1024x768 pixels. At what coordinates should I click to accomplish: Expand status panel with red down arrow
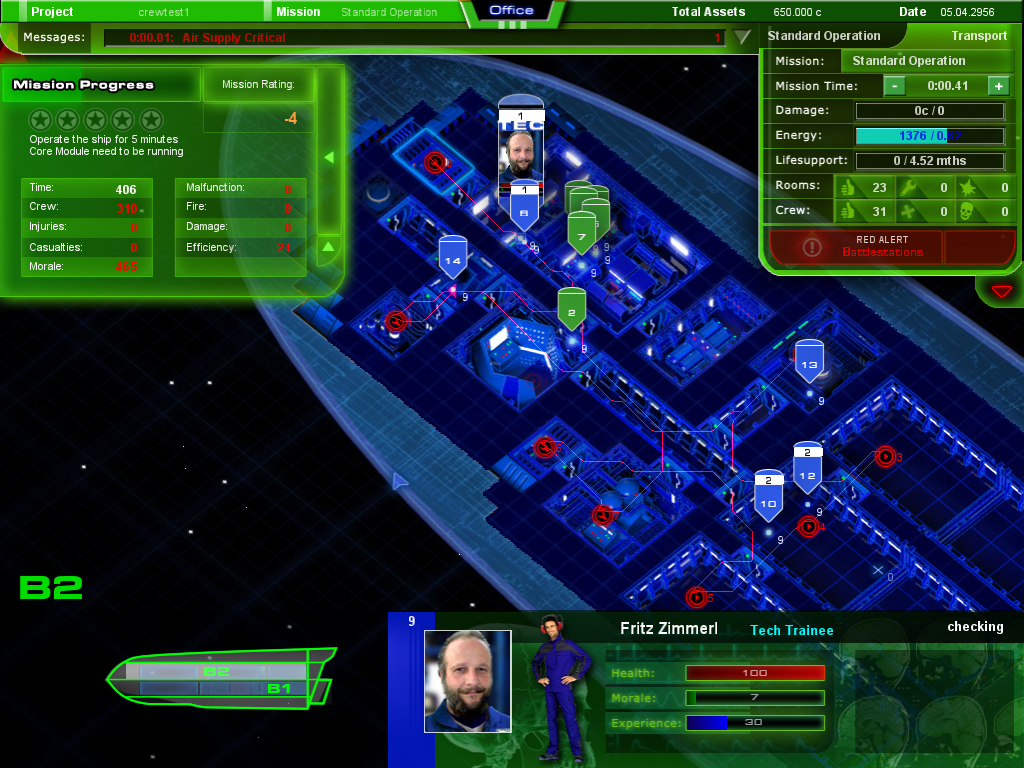click(x=1002, y=291)
